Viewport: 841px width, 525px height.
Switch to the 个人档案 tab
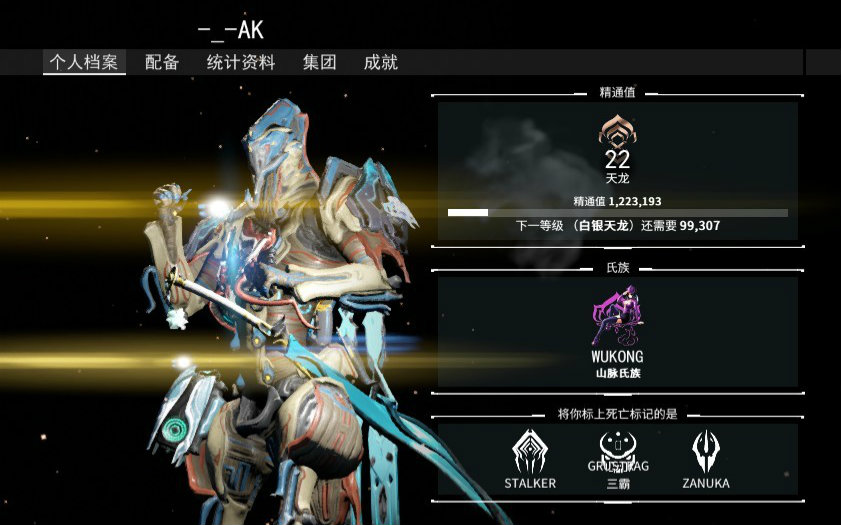[84, 62]
